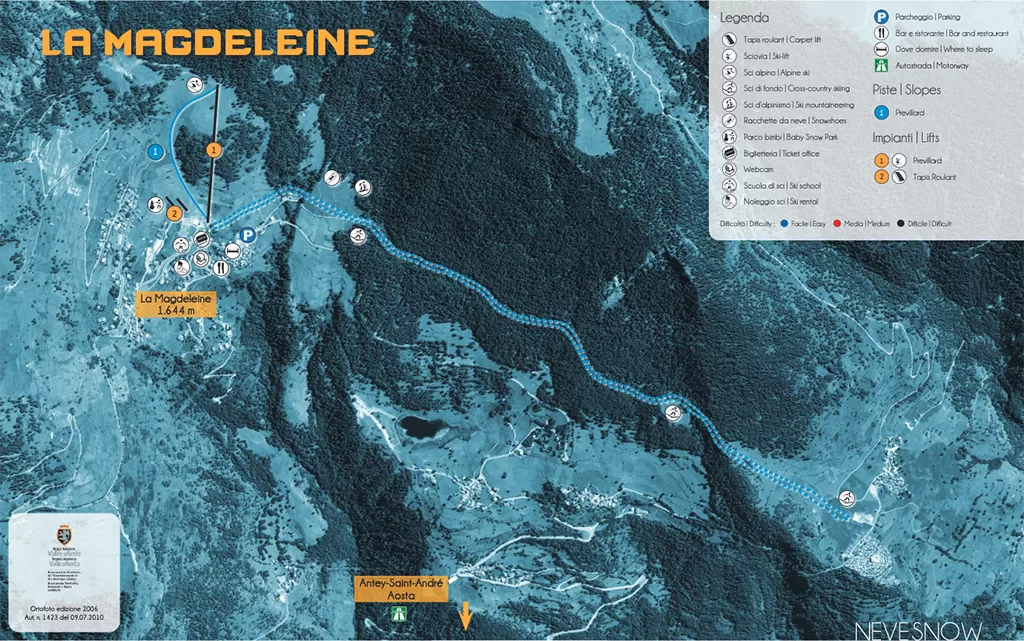The height and width of the screenshot is (641, 1024).
Task: Click the Antey-Saint-André Aosta direction label
Action: (x=399, y=588)
